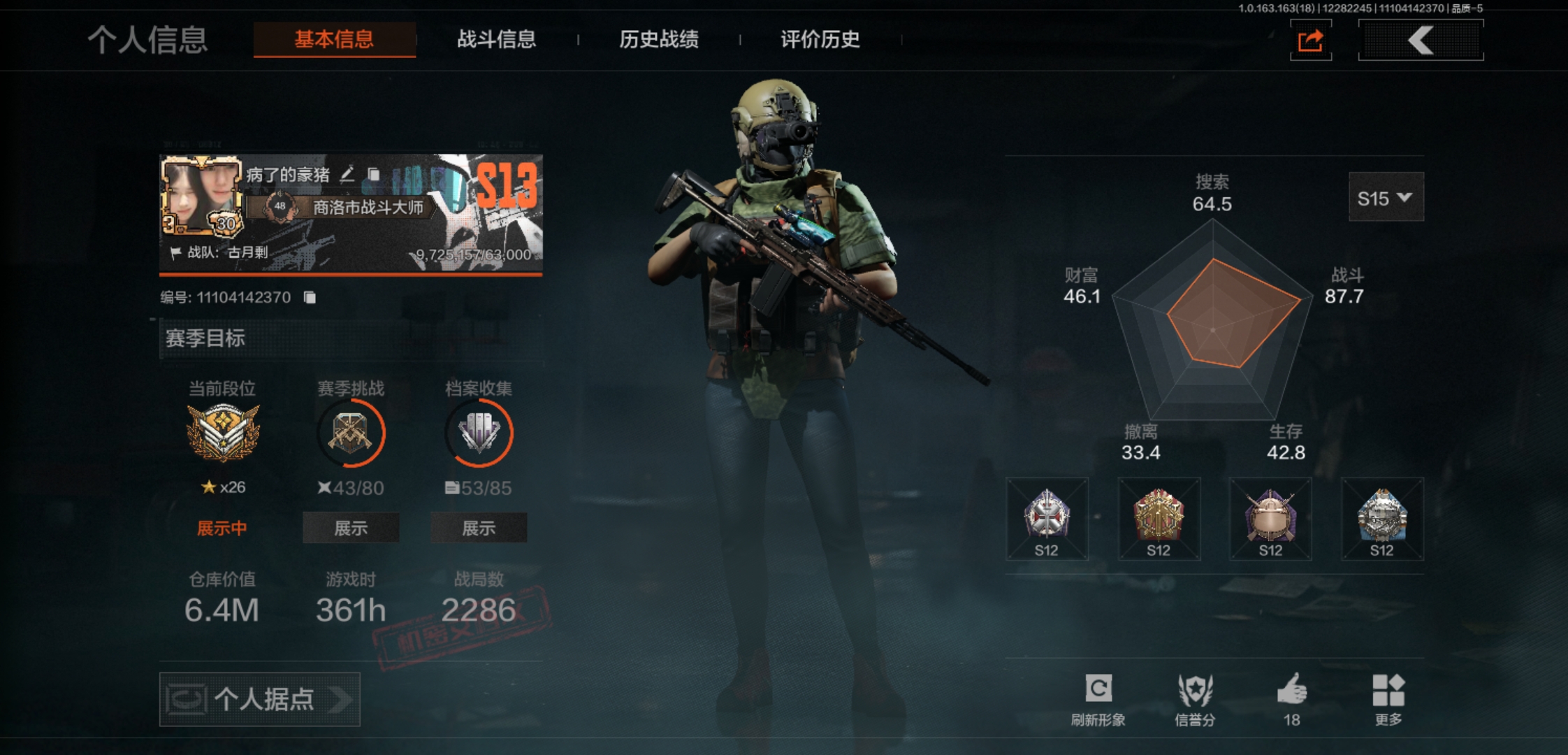Open the S15 season dropdown
Screen dimensions: 1568x755
[x=1385, y=198]
